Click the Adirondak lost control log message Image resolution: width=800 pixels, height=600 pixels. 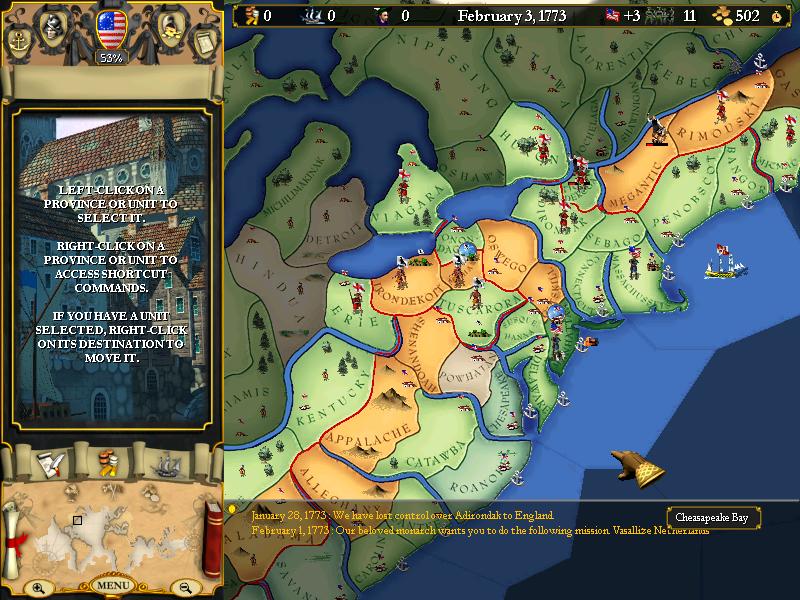[402, 515]
